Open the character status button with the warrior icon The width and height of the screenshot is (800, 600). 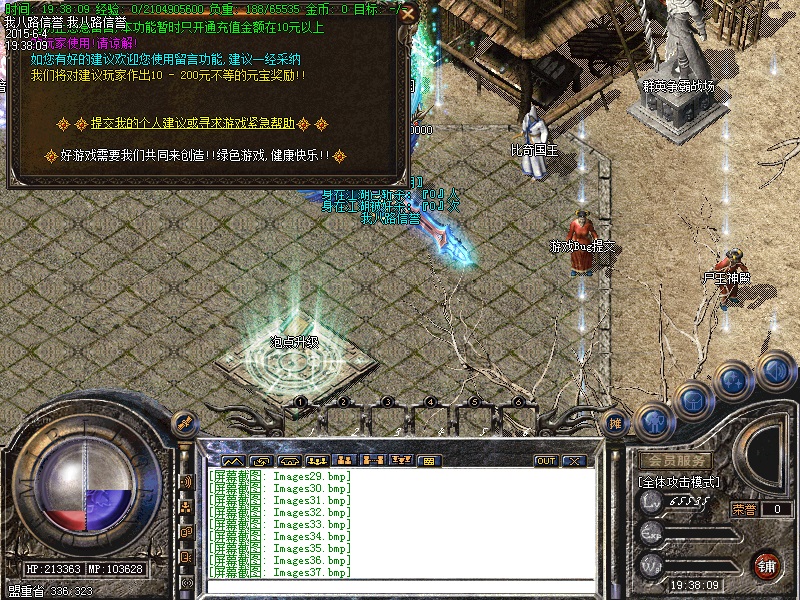pyautogui.click(x=652, y=422)
